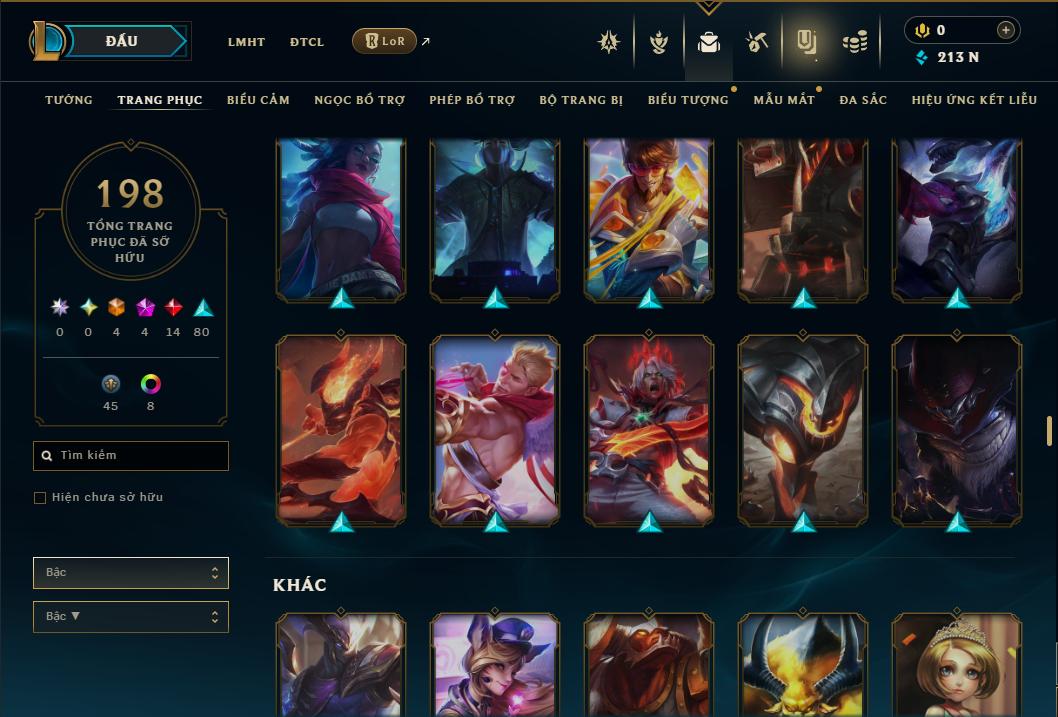Go to the BỘ TRANG BỊ tab

point(581,100)
